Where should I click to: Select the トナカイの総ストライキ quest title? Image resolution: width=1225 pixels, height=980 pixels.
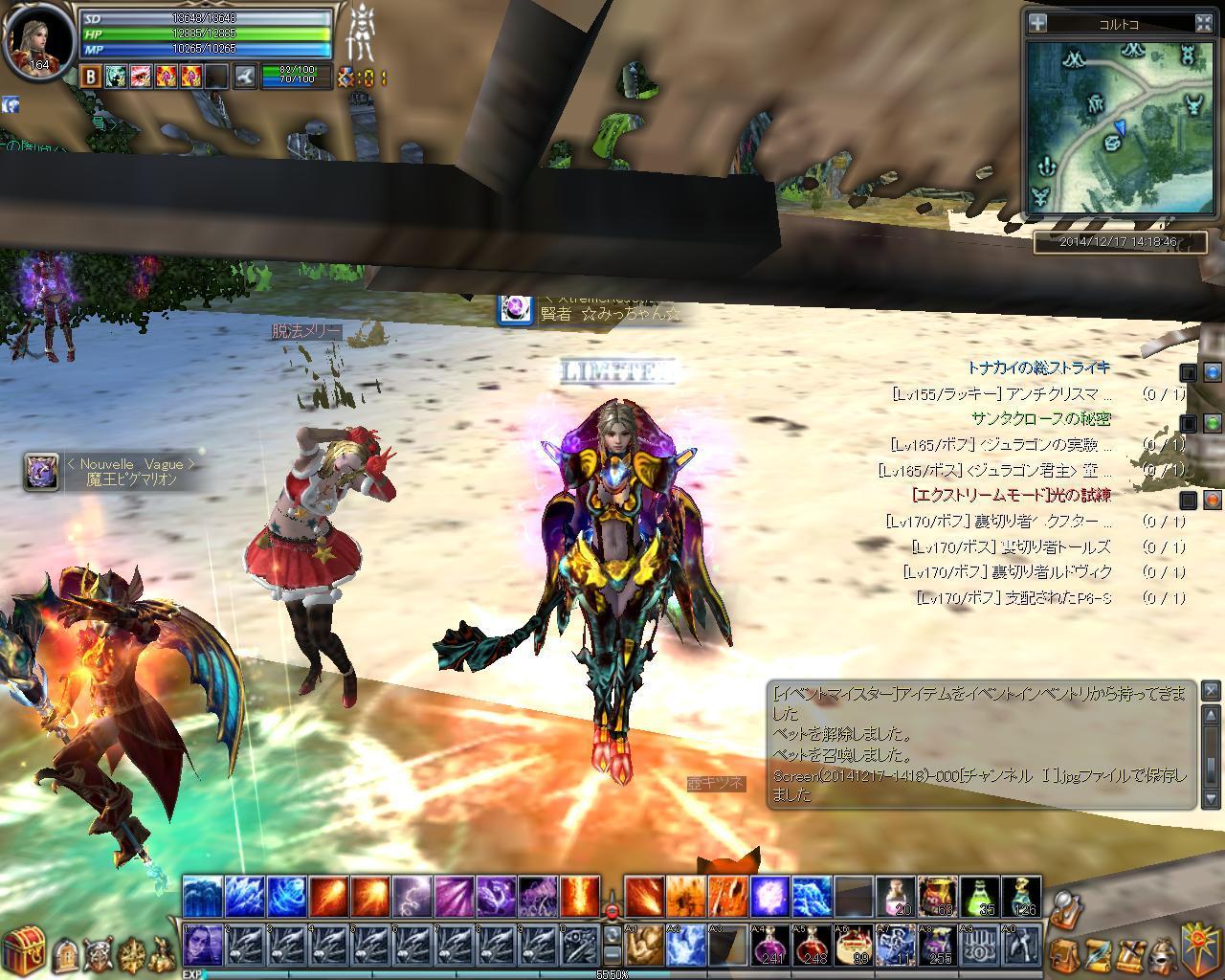(x=1037, y=367)
